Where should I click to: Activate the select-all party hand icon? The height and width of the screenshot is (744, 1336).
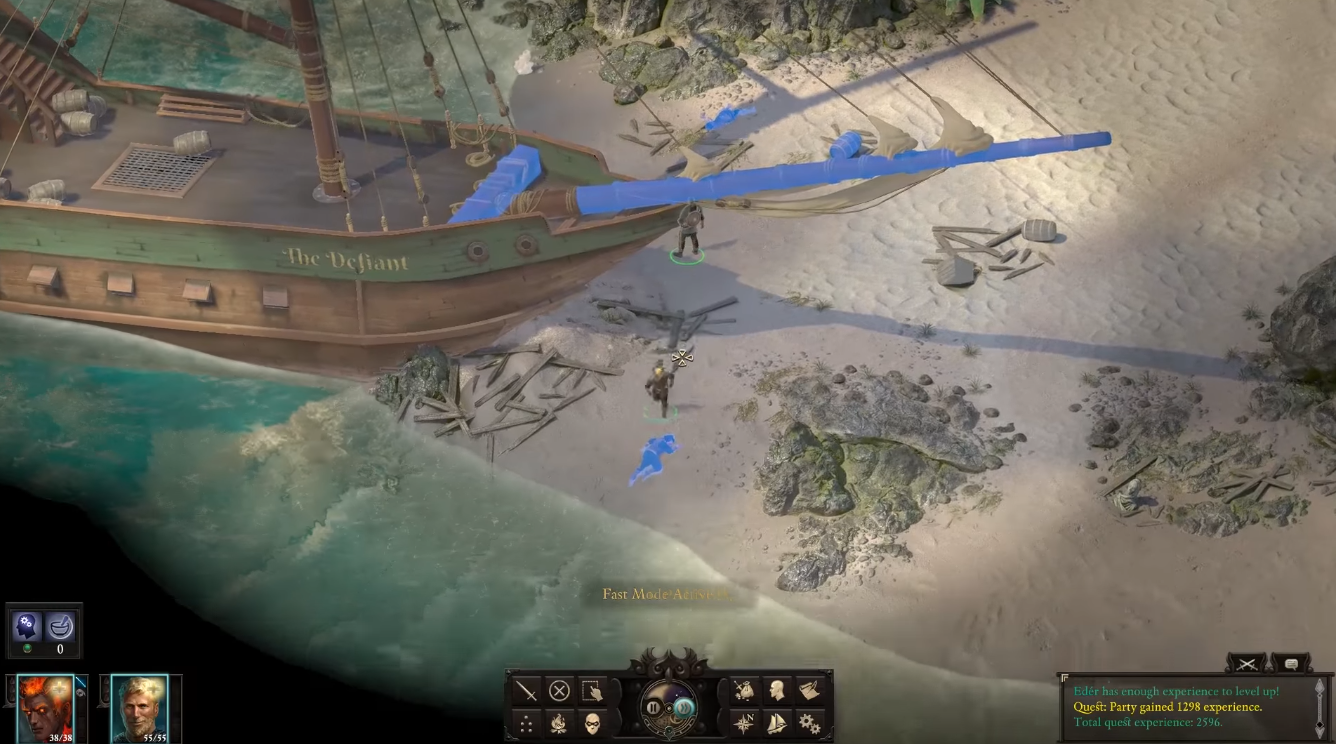(592, 691)
